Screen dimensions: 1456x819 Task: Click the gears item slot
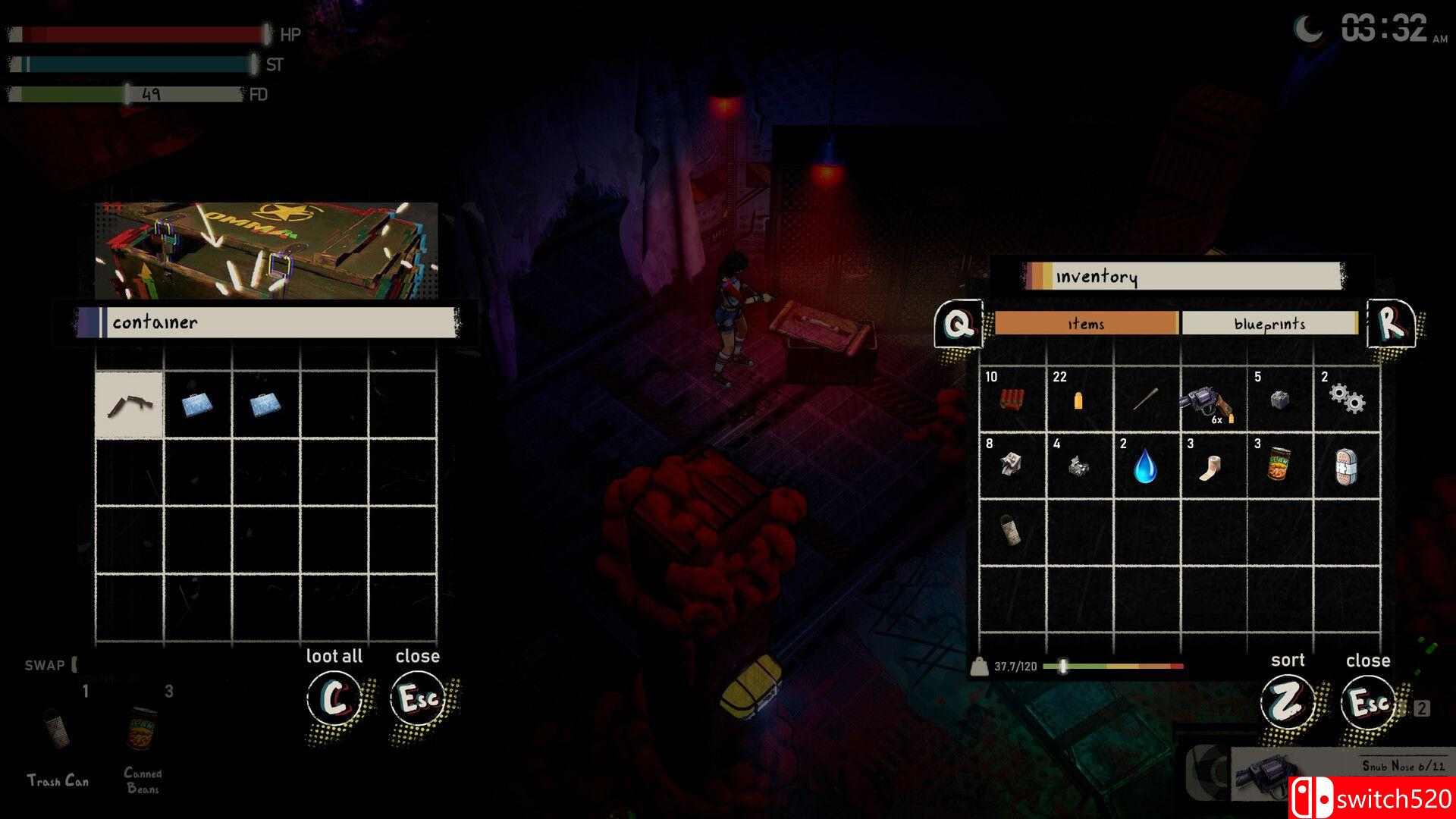1348,400
